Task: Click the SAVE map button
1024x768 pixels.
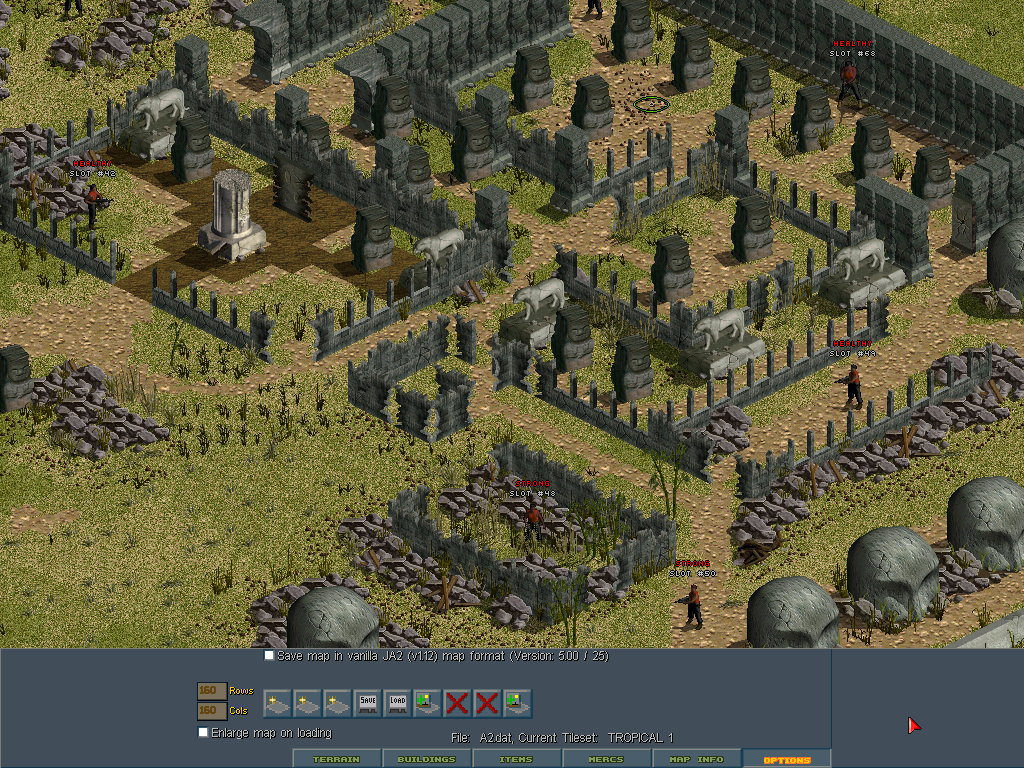Action: point(367,703)
